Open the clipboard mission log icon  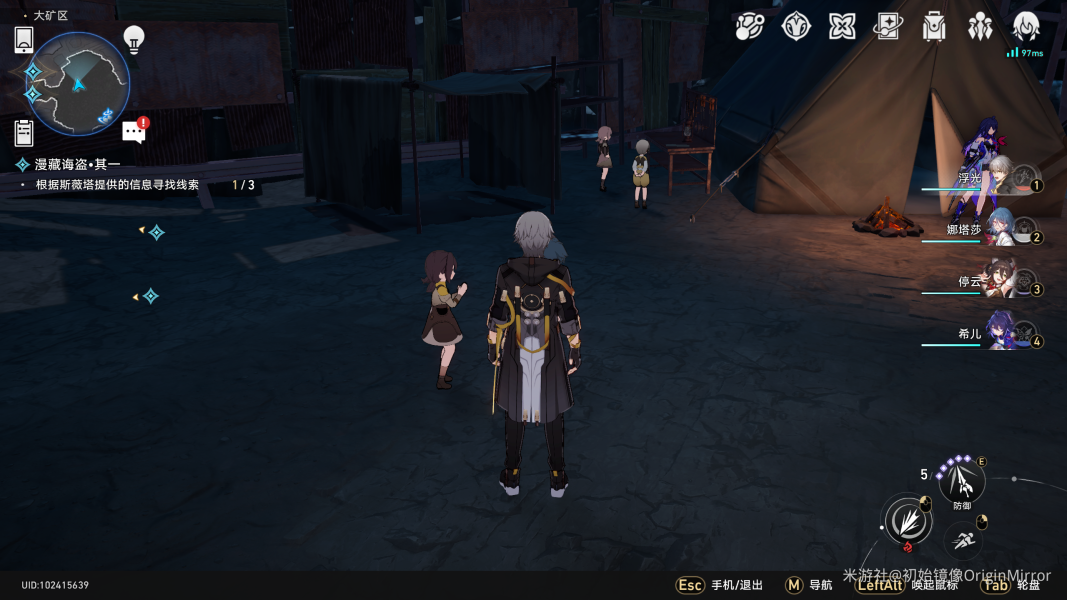(24, 132)
